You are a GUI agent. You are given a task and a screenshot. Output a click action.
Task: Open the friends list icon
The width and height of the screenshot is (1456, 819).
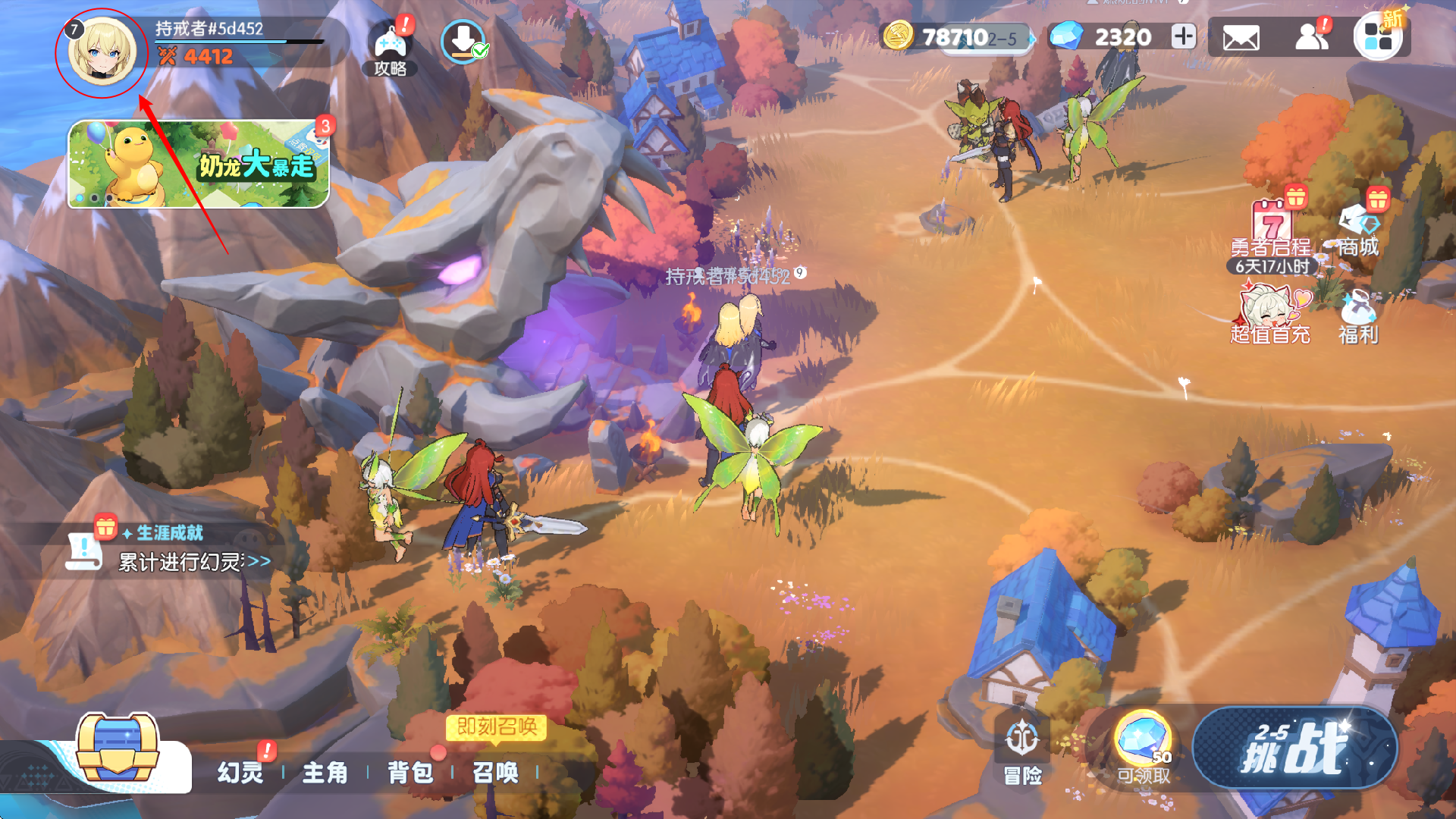[1312, 37]
